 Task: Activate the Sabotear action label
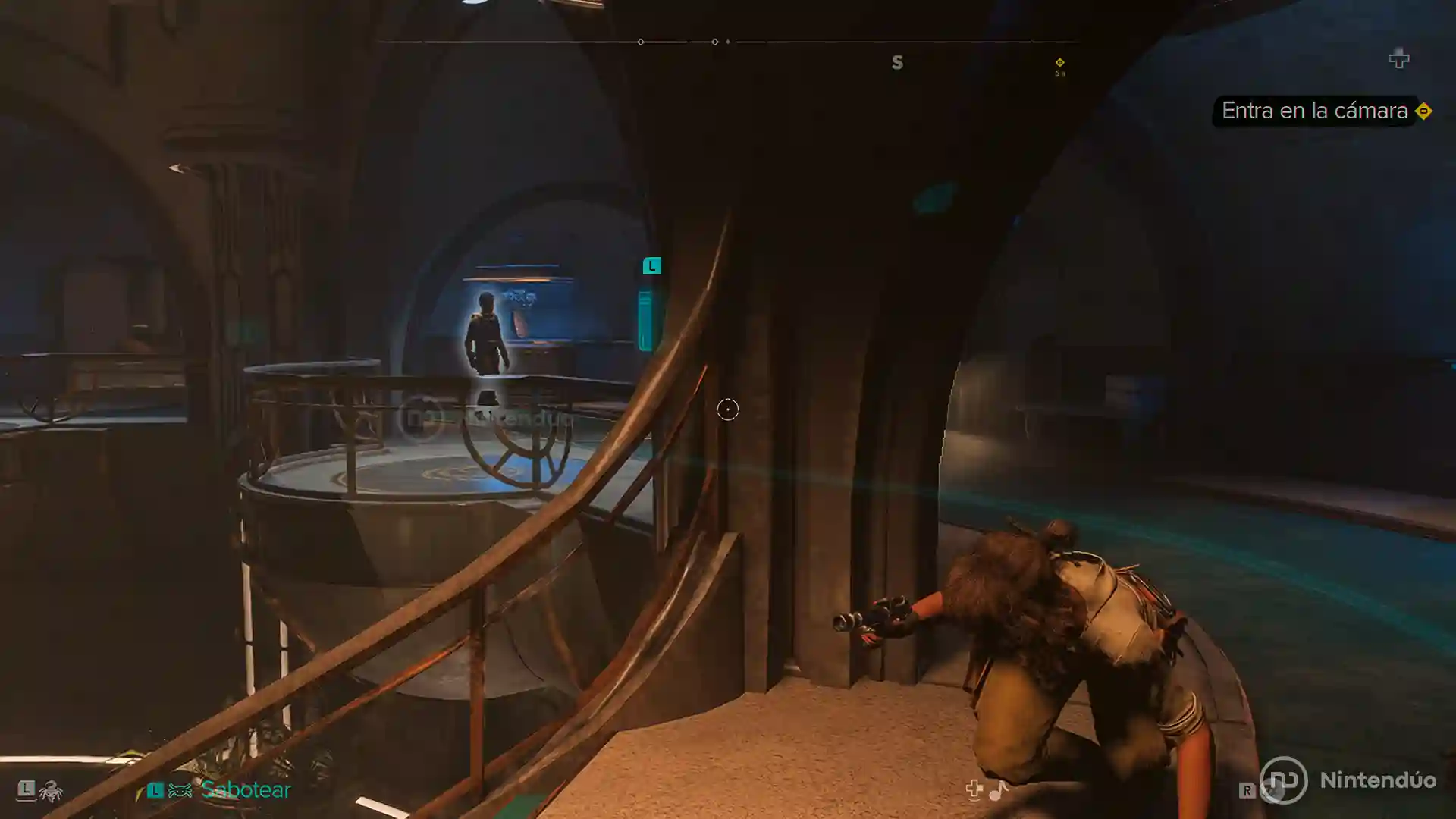[x=246, y=790]
